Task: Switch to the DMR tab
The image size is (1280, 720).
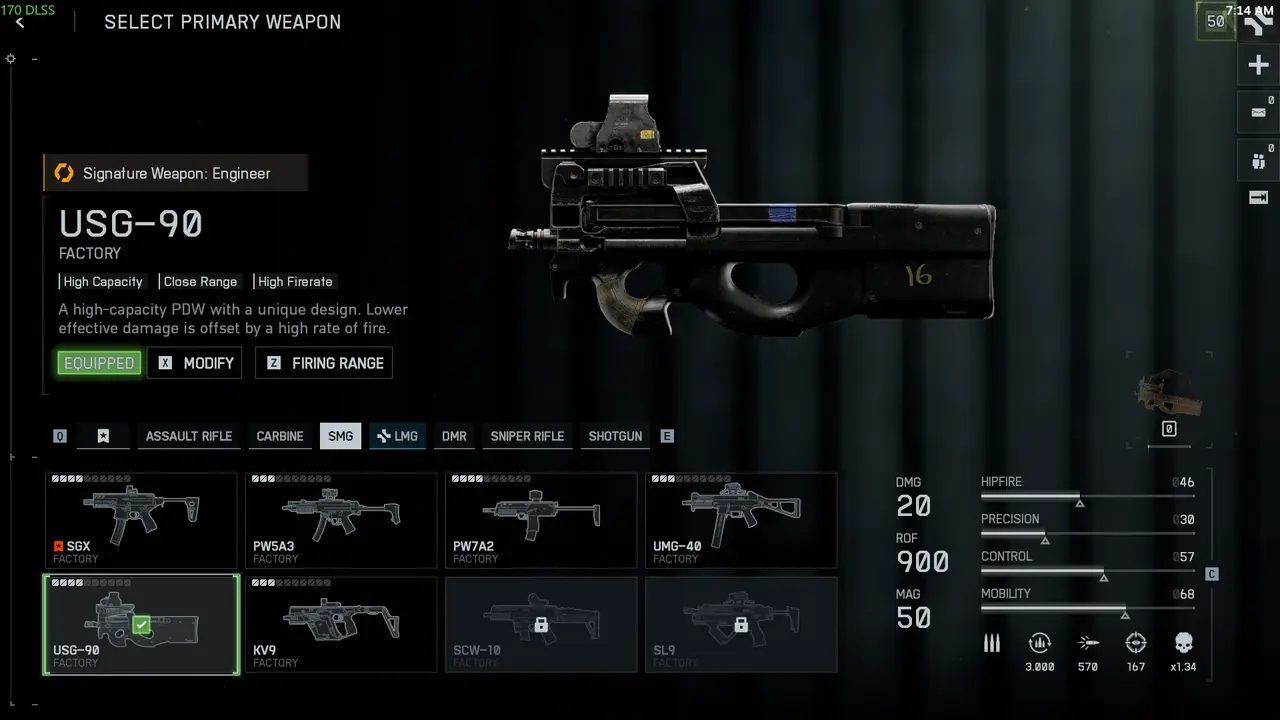Action: click(x=454, y=436)
